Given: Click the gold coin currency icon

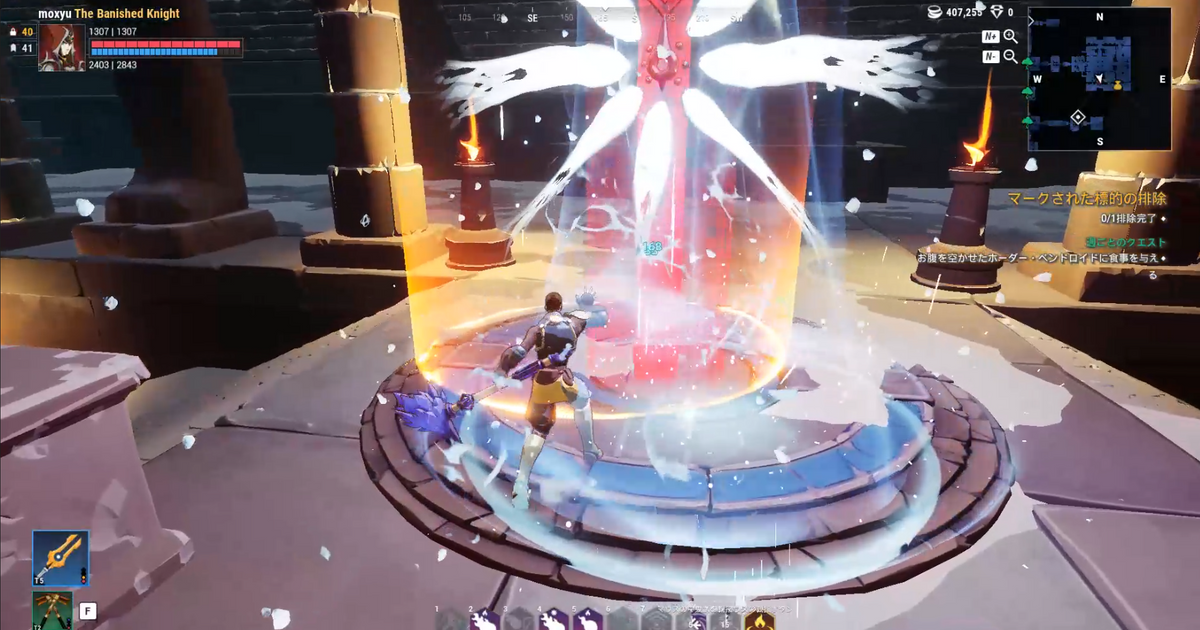Looking at the screenshot, I should click(933, 13).
